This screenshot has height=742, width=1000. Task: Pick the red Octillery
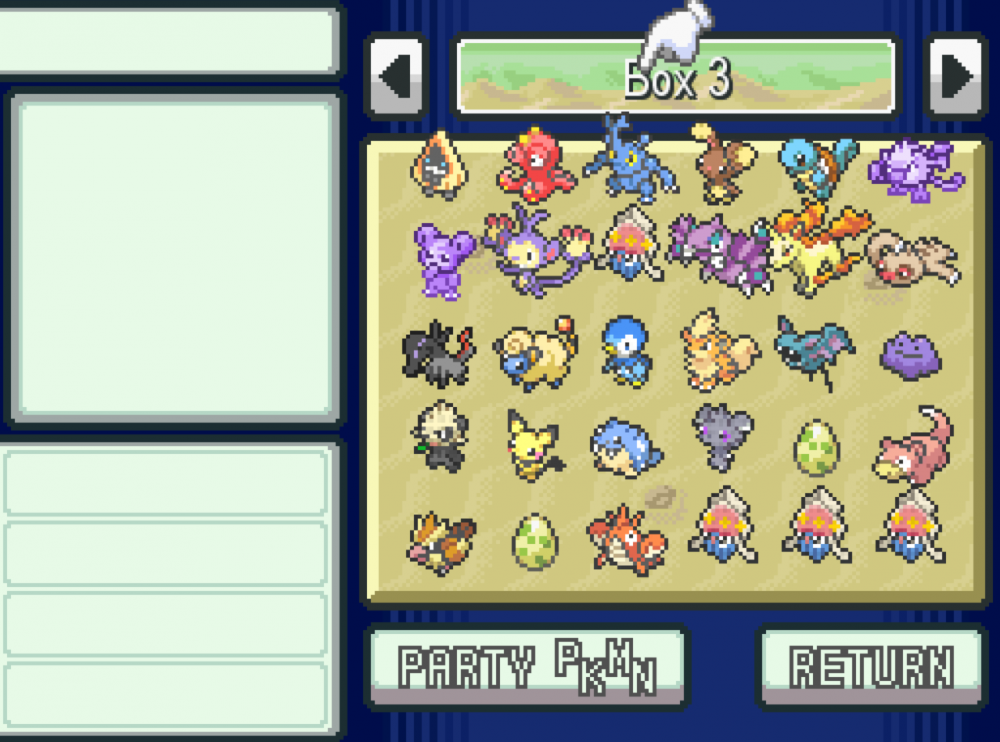click(x=533, y=162)
